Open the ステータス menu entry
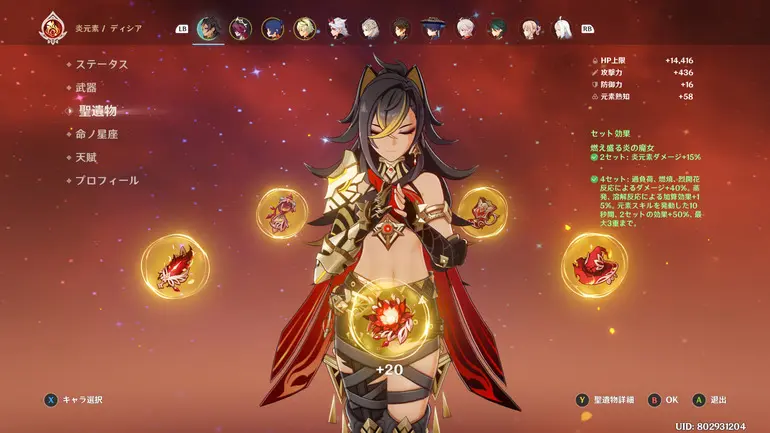This screenshot has height=433, width=770. [102, 64]
